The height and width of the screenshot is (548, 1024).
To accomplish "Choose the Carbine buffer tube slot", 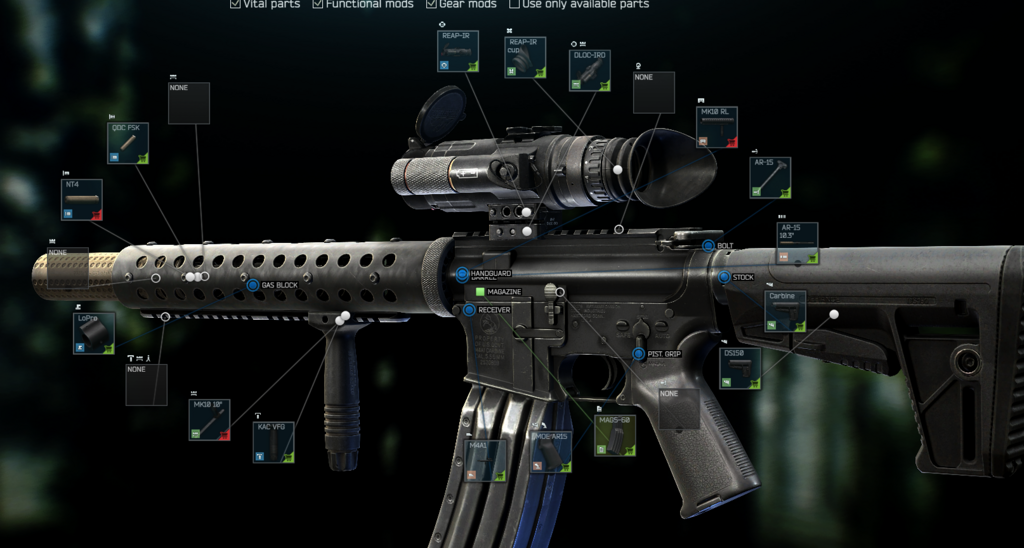I will click(x=785, y=311).
